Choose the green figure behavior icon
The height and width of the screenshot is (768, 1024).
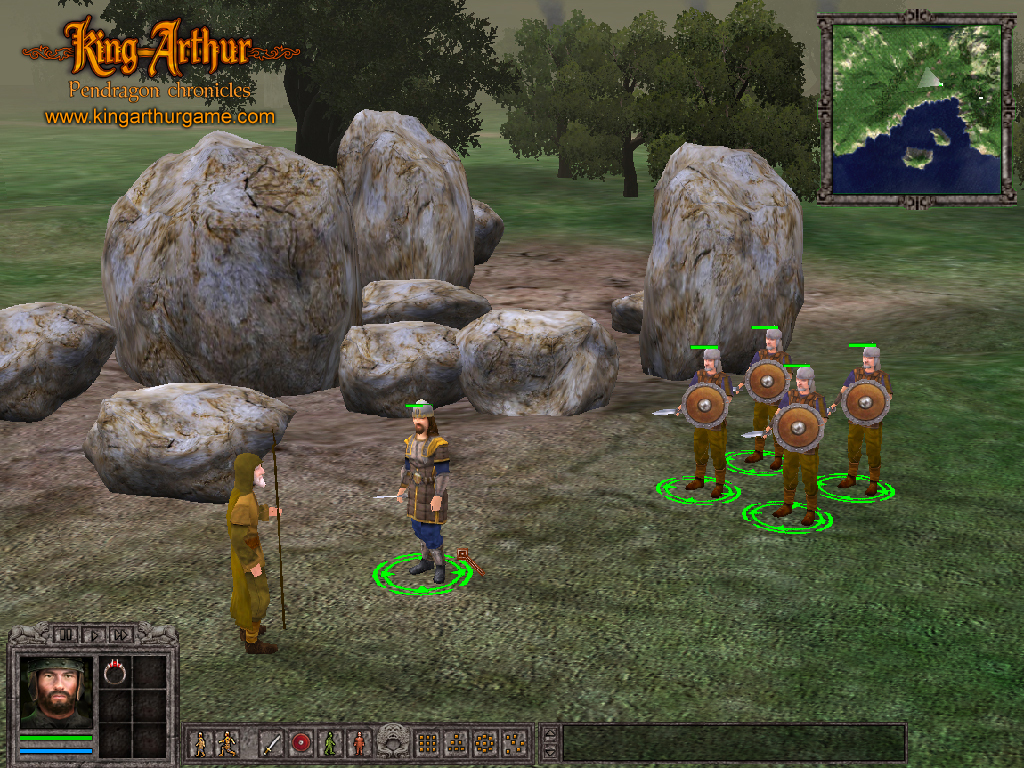tap(329, 744)
